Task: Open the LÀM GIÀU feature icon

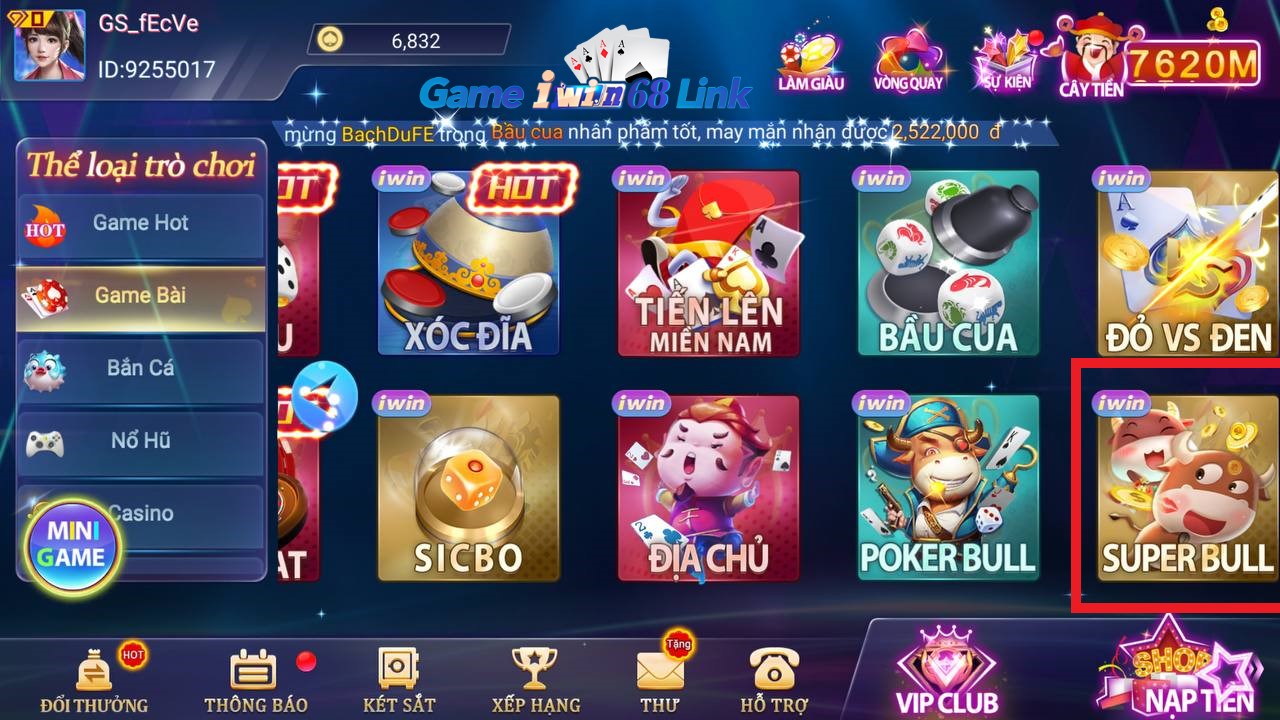Action: tap(811, 57)
